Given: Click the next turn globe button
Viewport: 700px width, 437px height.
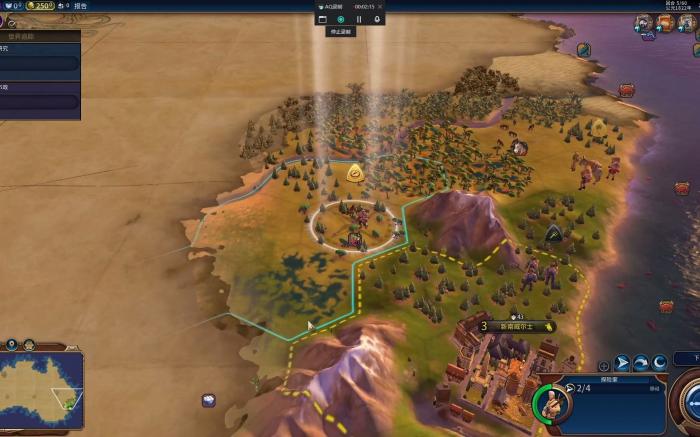Looking at the screenshot, I should tap(688, 395).
